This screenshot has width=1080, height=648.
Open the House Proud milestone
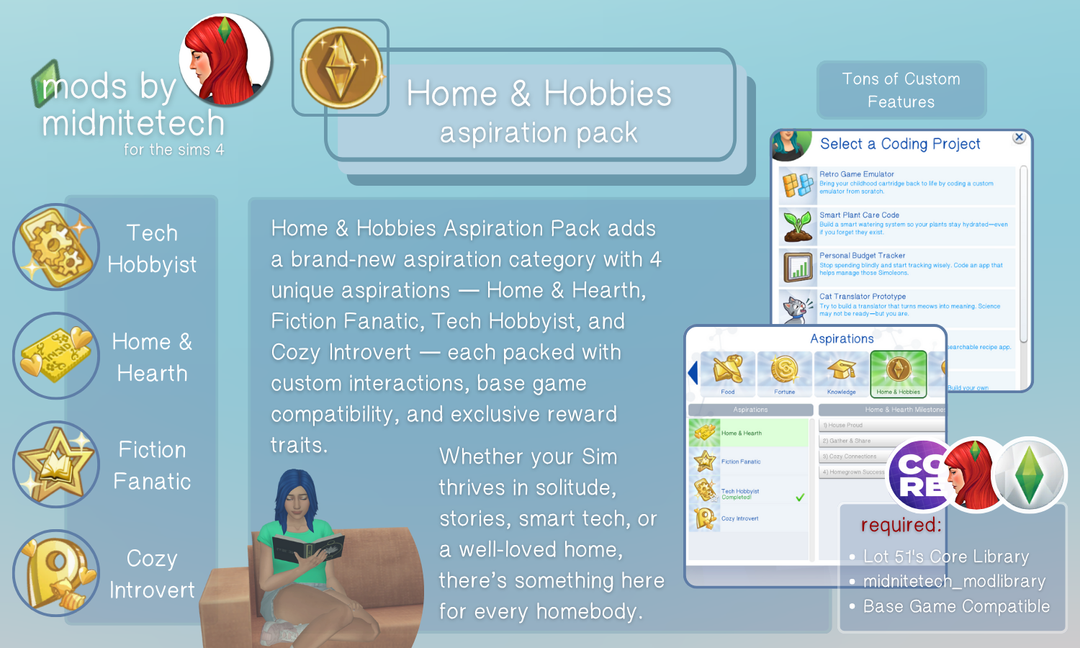pos(880,426)
